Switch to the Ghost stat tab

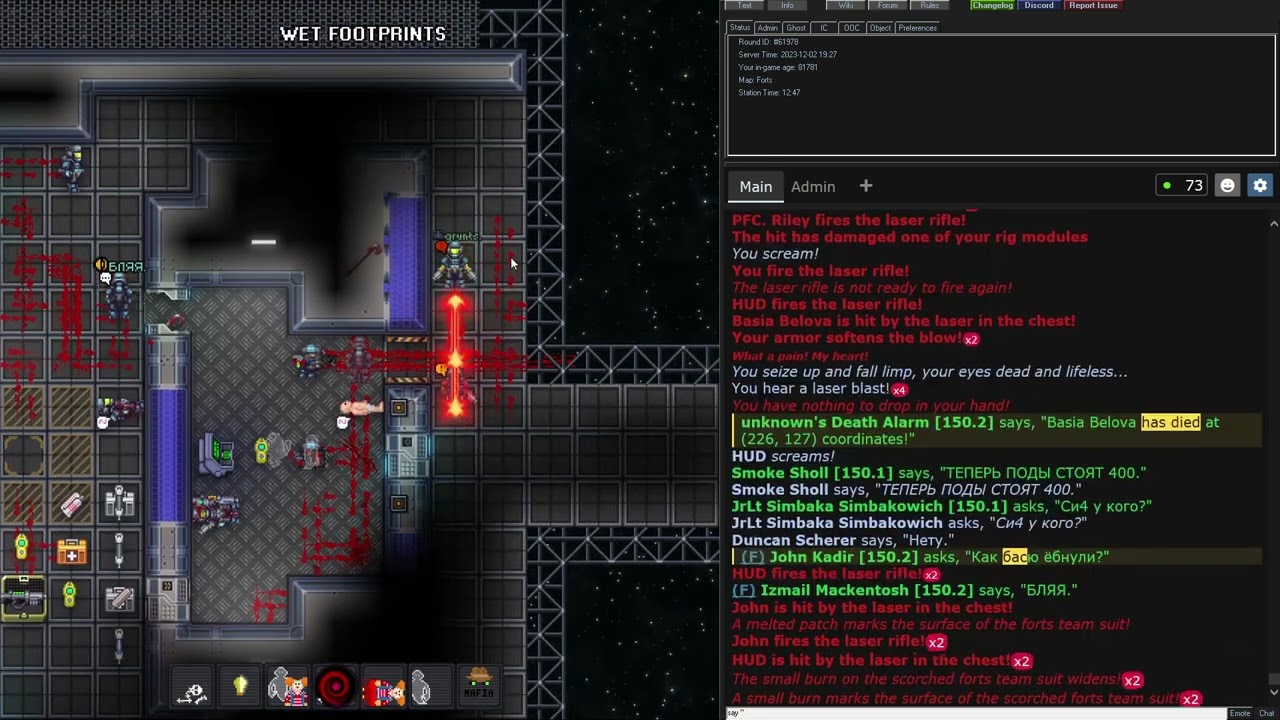(x=796, y=28)
